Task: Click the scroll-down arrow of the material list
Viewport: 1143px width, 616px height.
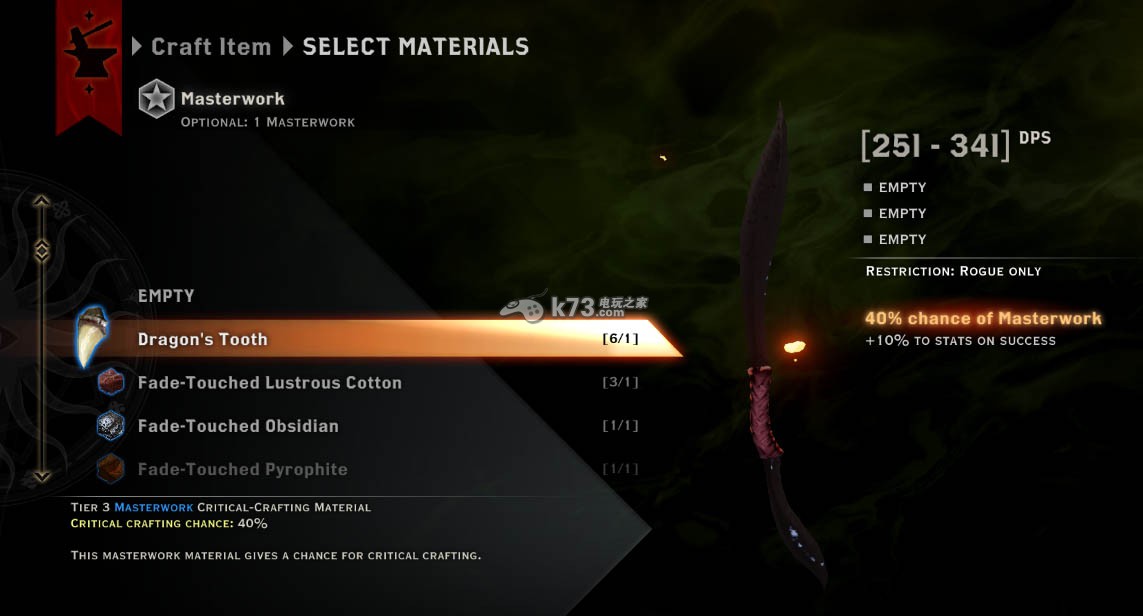Action: pyautogui.click(x=42, y=476)
